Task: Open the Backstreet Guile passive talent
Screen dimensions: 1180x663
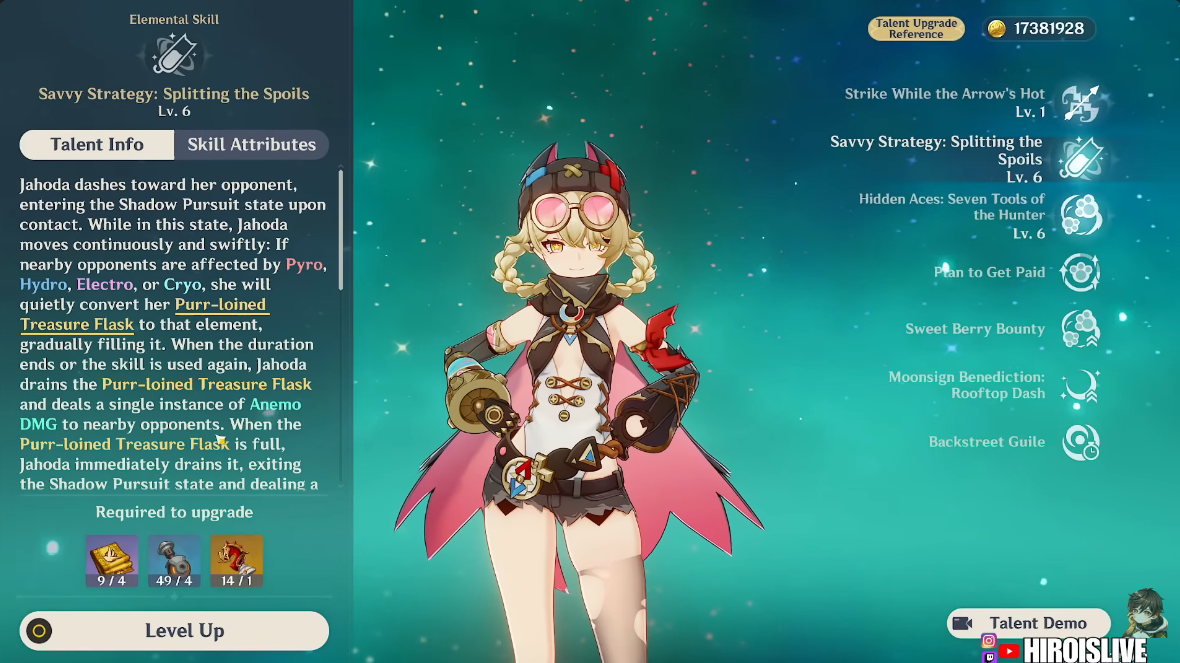Action: (1080, 442)
